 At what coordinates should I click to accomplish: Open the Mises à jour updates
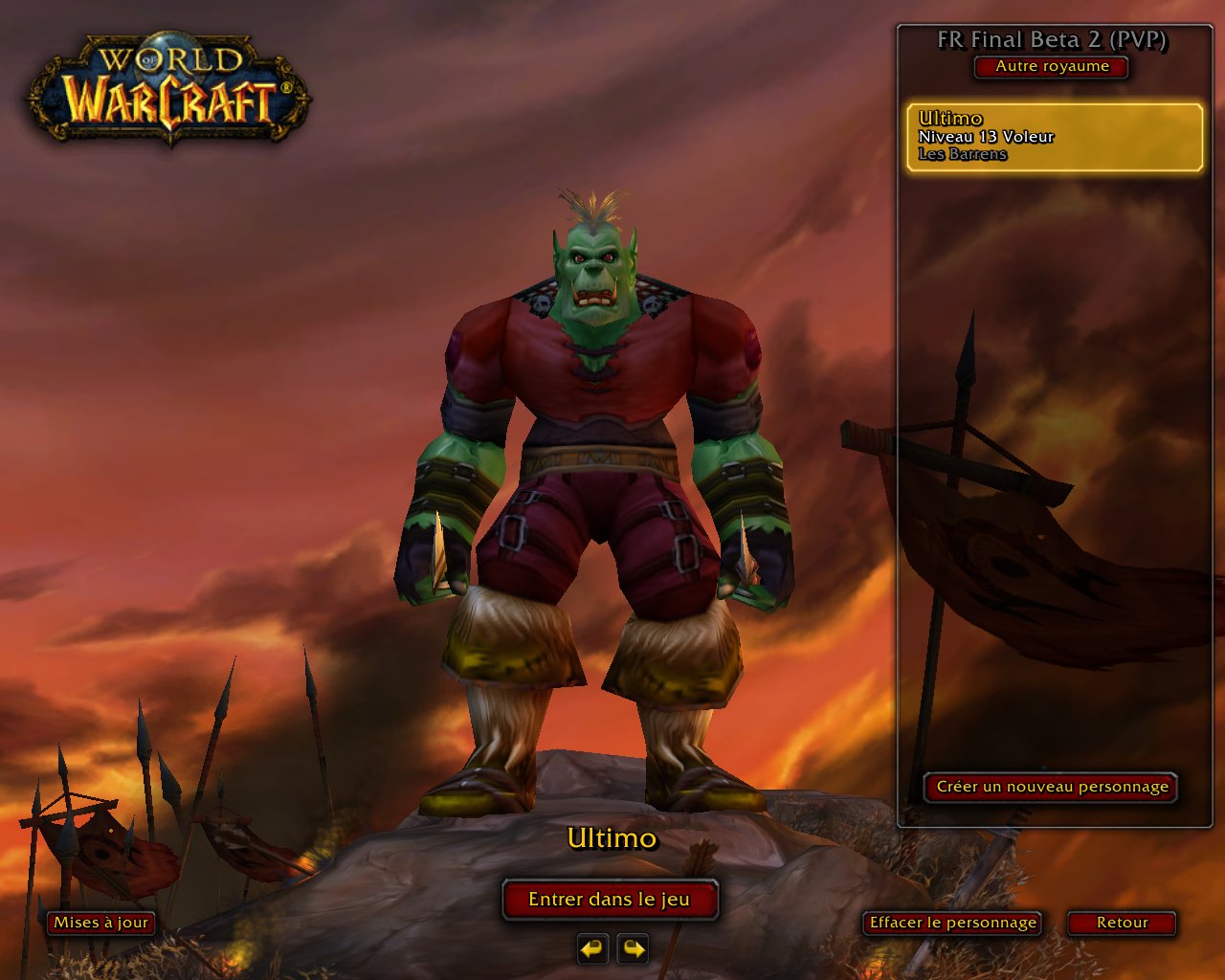coord(100,923)
